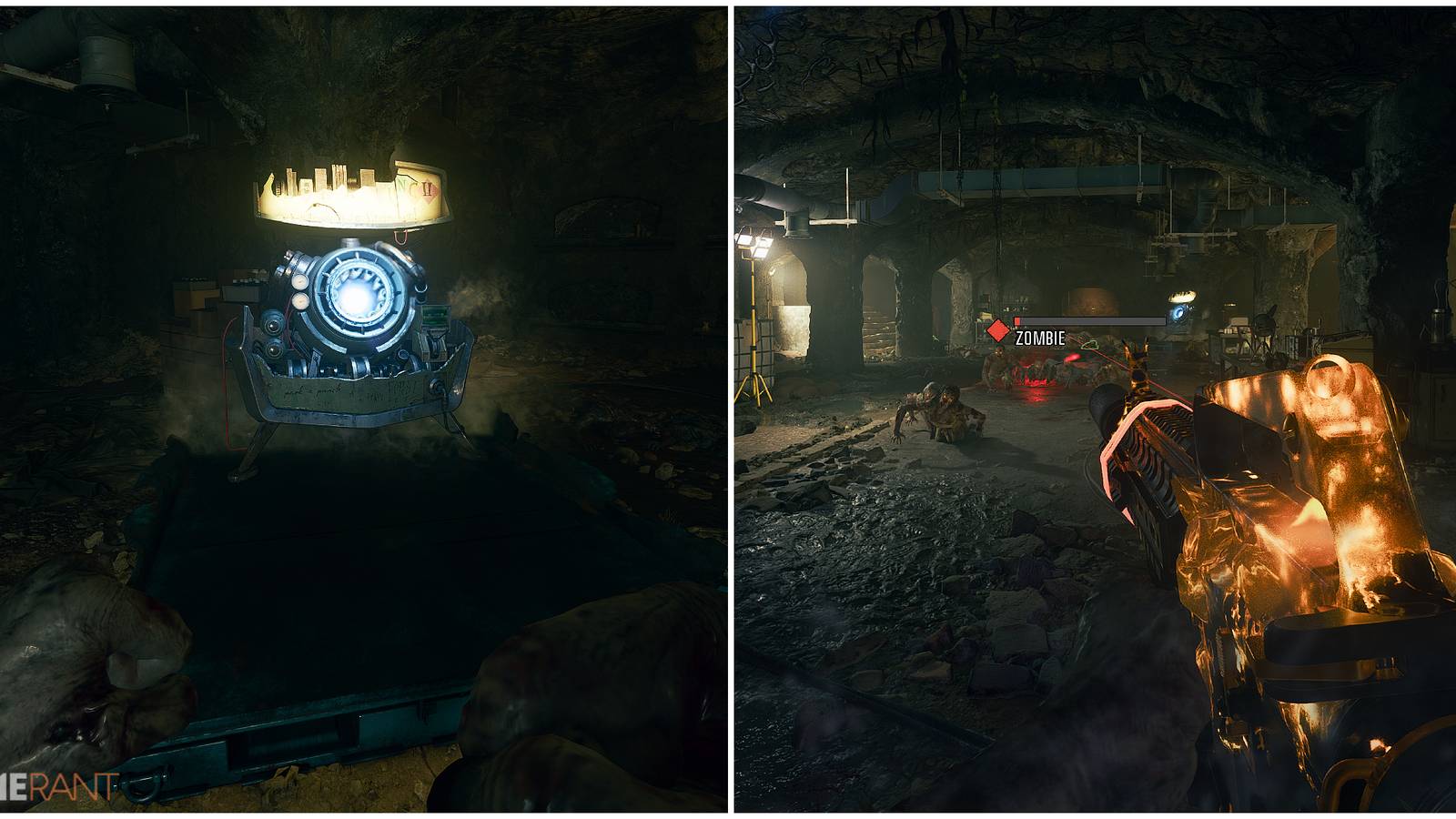Image resolution: width=1456 pixels, height=819 pixels.
Task: Select the left screenshot panel
Action: [x=364, y=409]
